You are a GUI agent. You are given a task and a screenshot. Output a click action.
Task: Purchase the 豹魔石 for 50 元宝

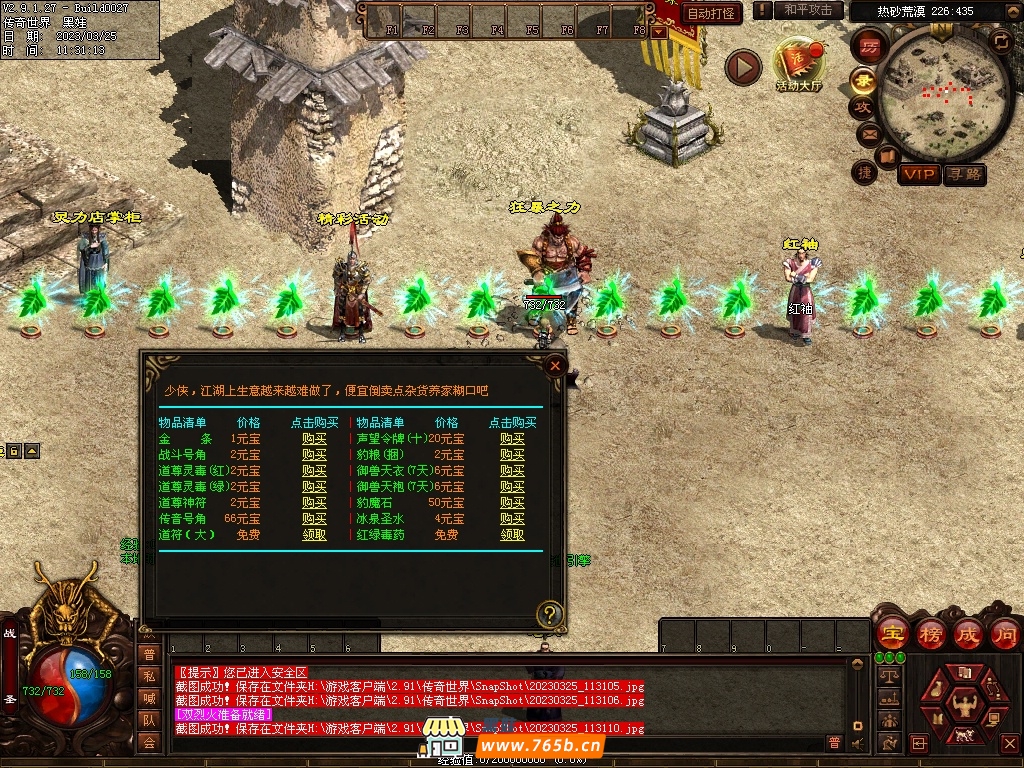tap(512, 503)
